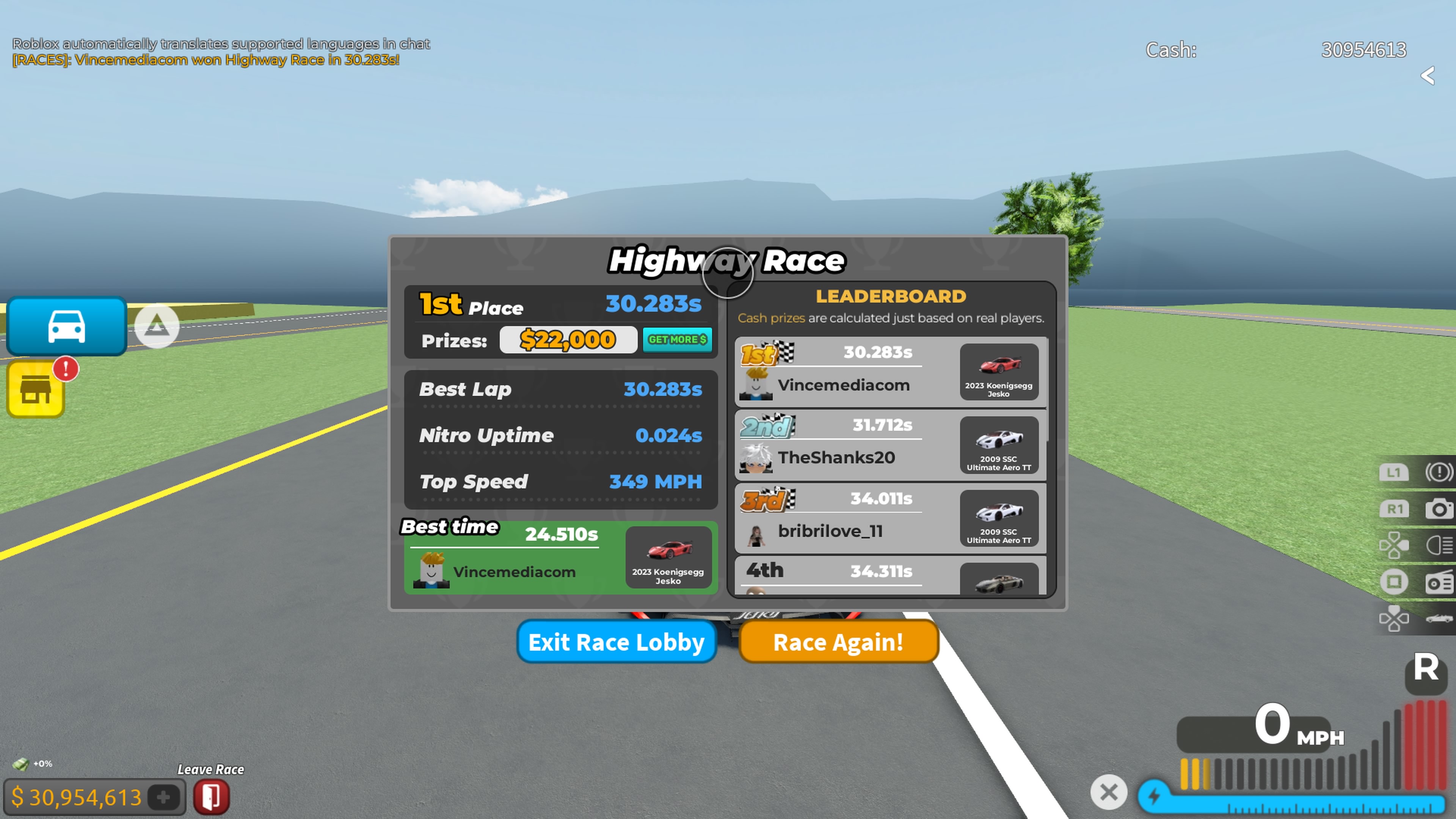Open the camera mode icon

[x=1439, y=509]
